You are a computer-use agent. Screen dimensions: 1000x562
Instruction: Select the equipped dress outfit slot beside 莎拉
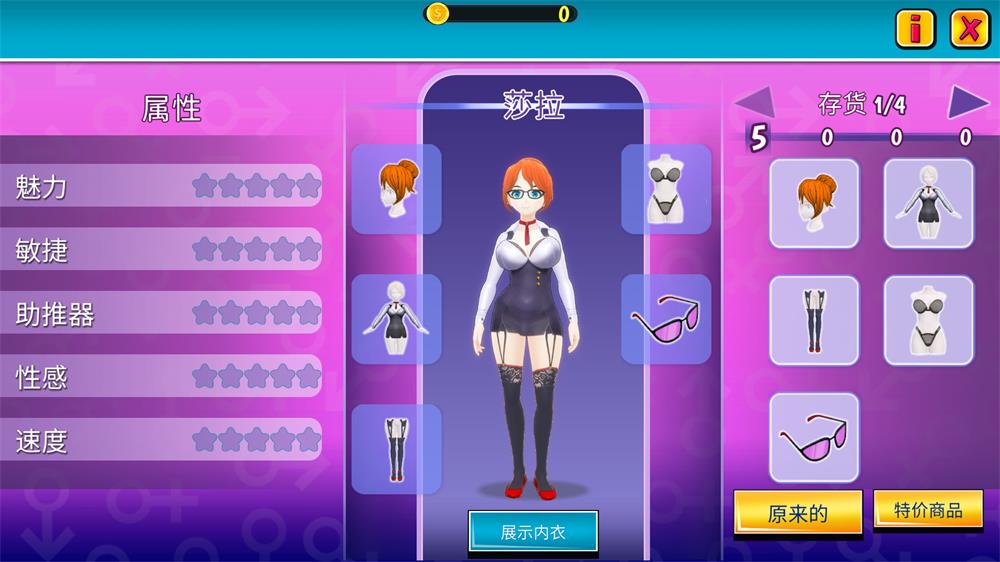(396, 319)
